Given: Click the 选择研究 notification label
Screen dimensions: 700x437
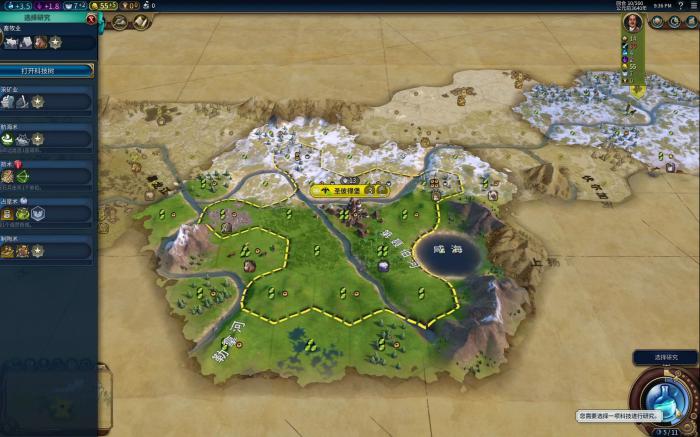Looking at the screenshot, I should pyautogui.click(x=665, y=357).
